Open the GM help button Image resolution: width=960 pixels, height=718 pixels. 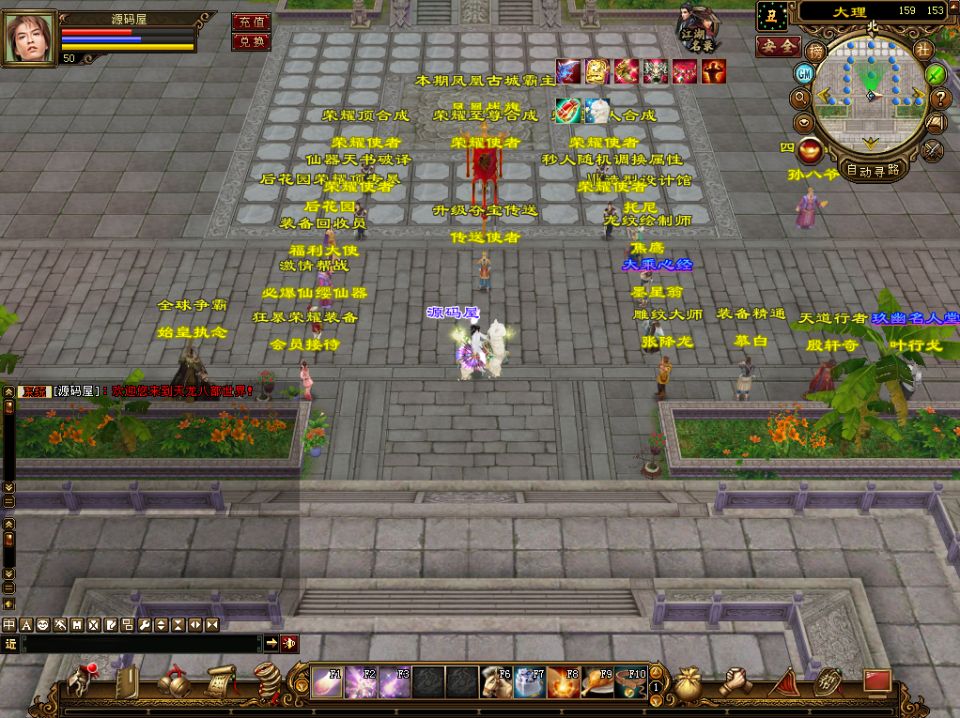click(x=803, y=73)
